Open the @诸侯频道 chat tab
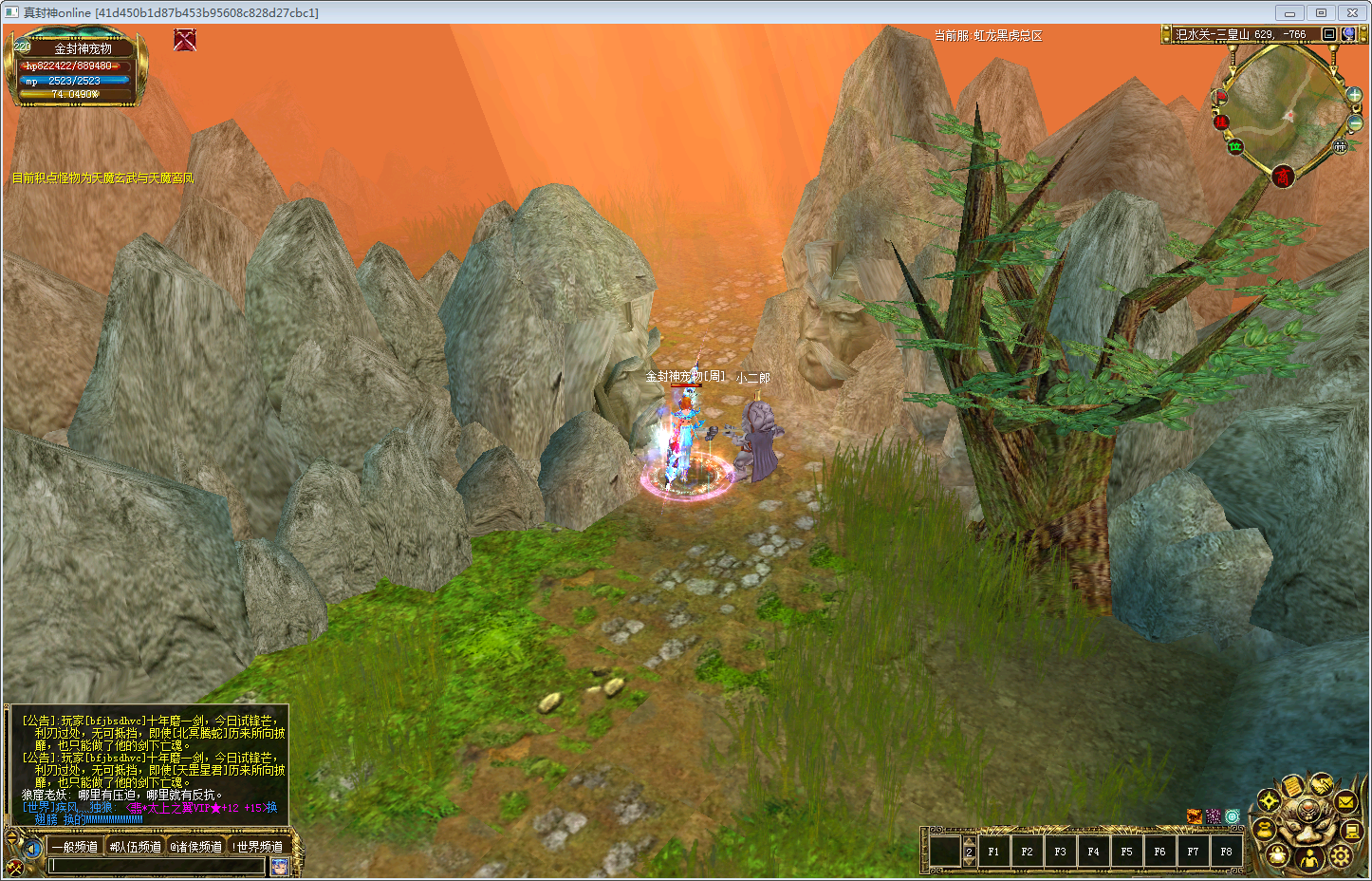The height and width of the screenshot is (881, 1372). click(x=195, y=846)
